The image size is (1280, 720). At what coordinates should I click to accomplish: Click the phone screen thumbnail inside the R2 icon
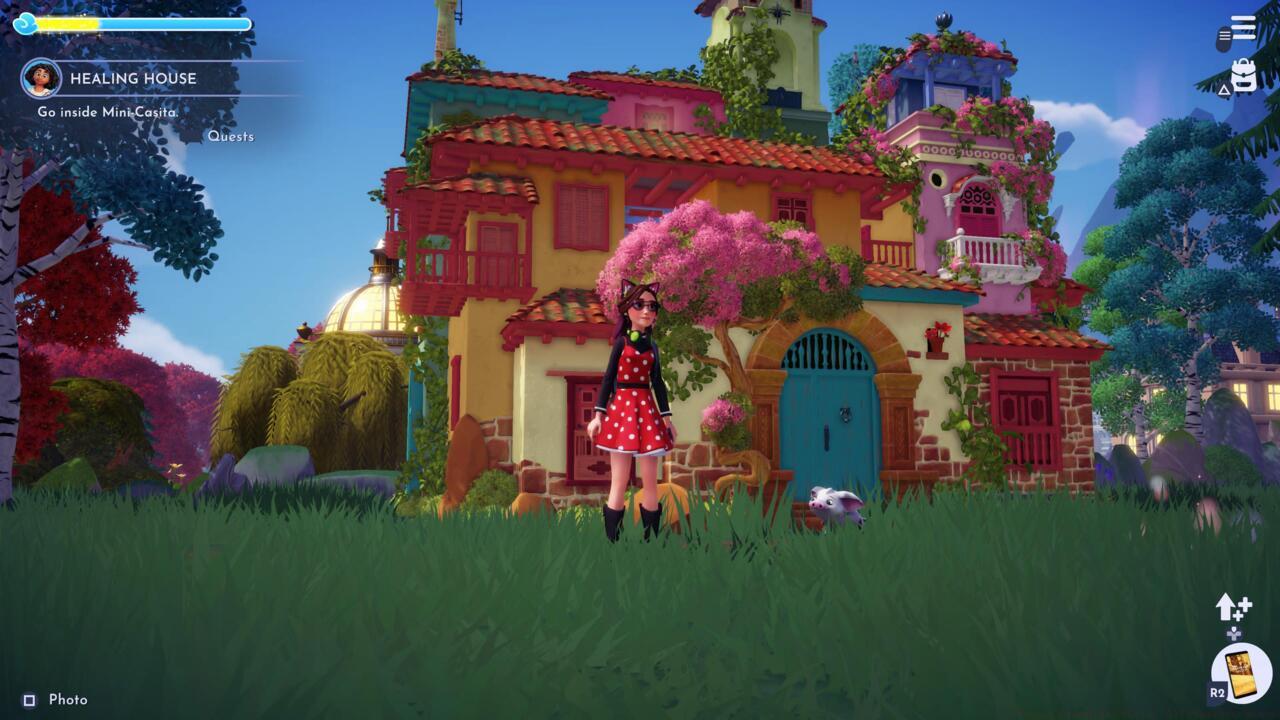tap(1240, 676)
